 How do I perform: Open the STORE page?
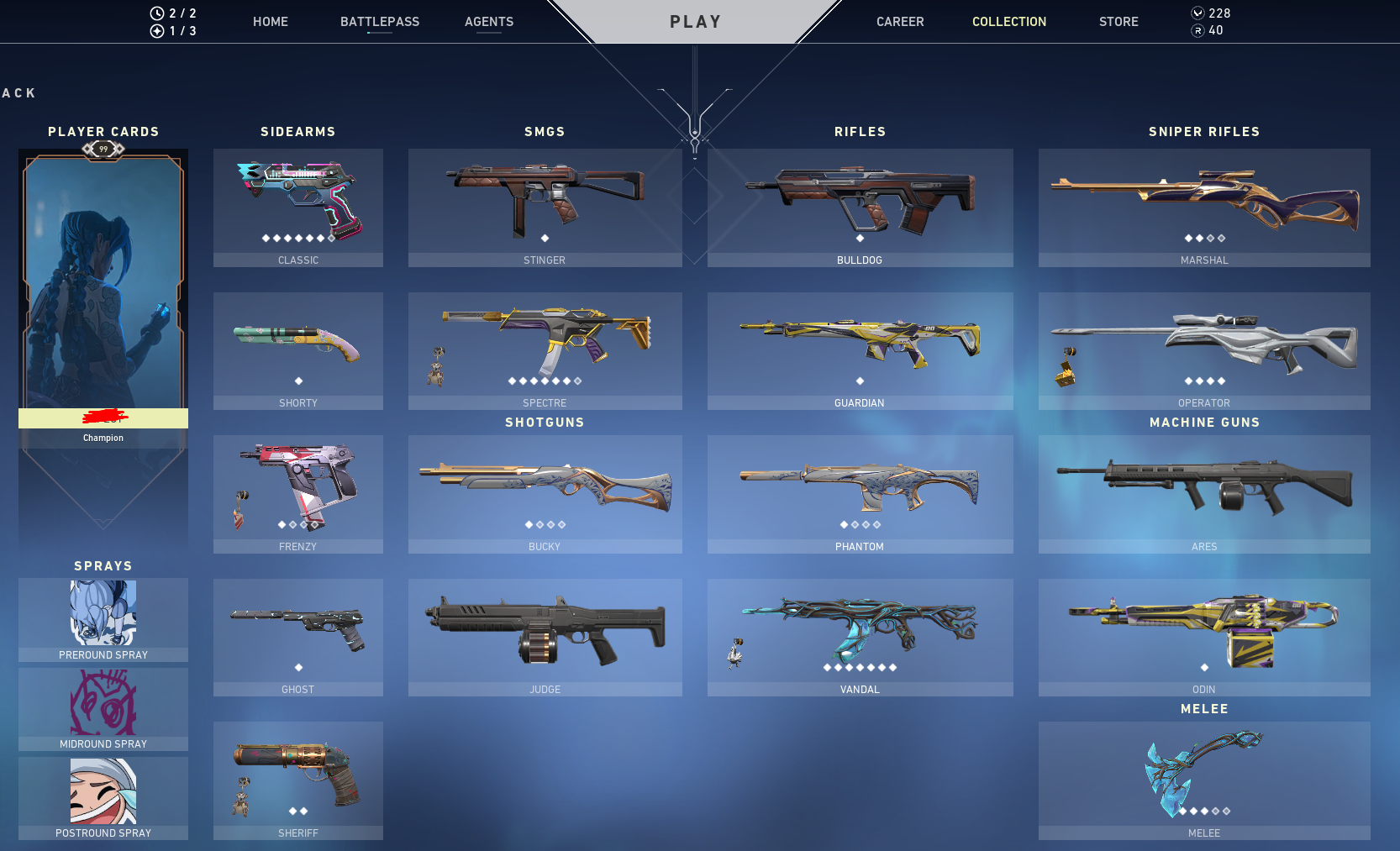(x=1118, y=22)
